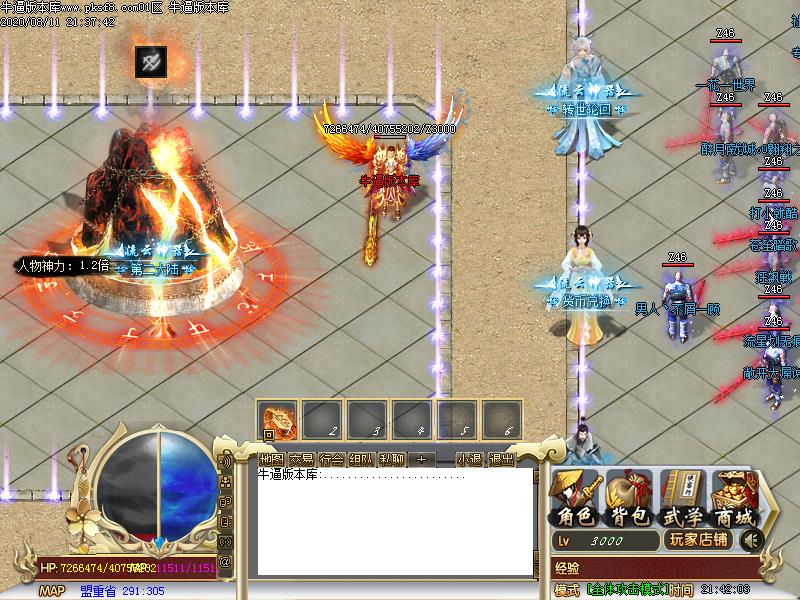Click the MAP label at bottom left
Viewport: 800px width, 600px height.
[52, 591]
